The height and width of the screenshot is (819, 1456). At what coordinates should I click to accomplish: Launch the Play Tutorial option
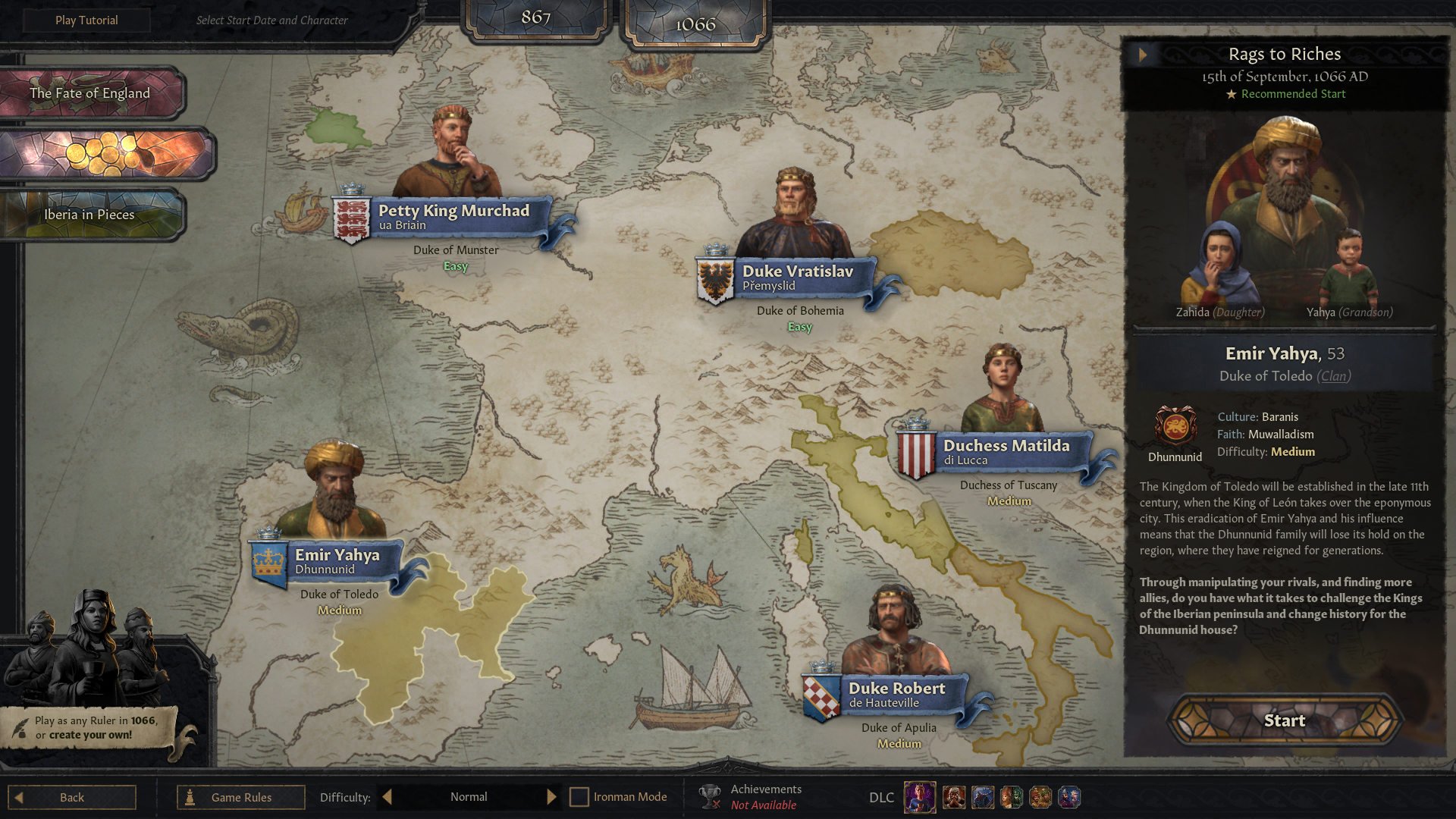pos(86,20)
